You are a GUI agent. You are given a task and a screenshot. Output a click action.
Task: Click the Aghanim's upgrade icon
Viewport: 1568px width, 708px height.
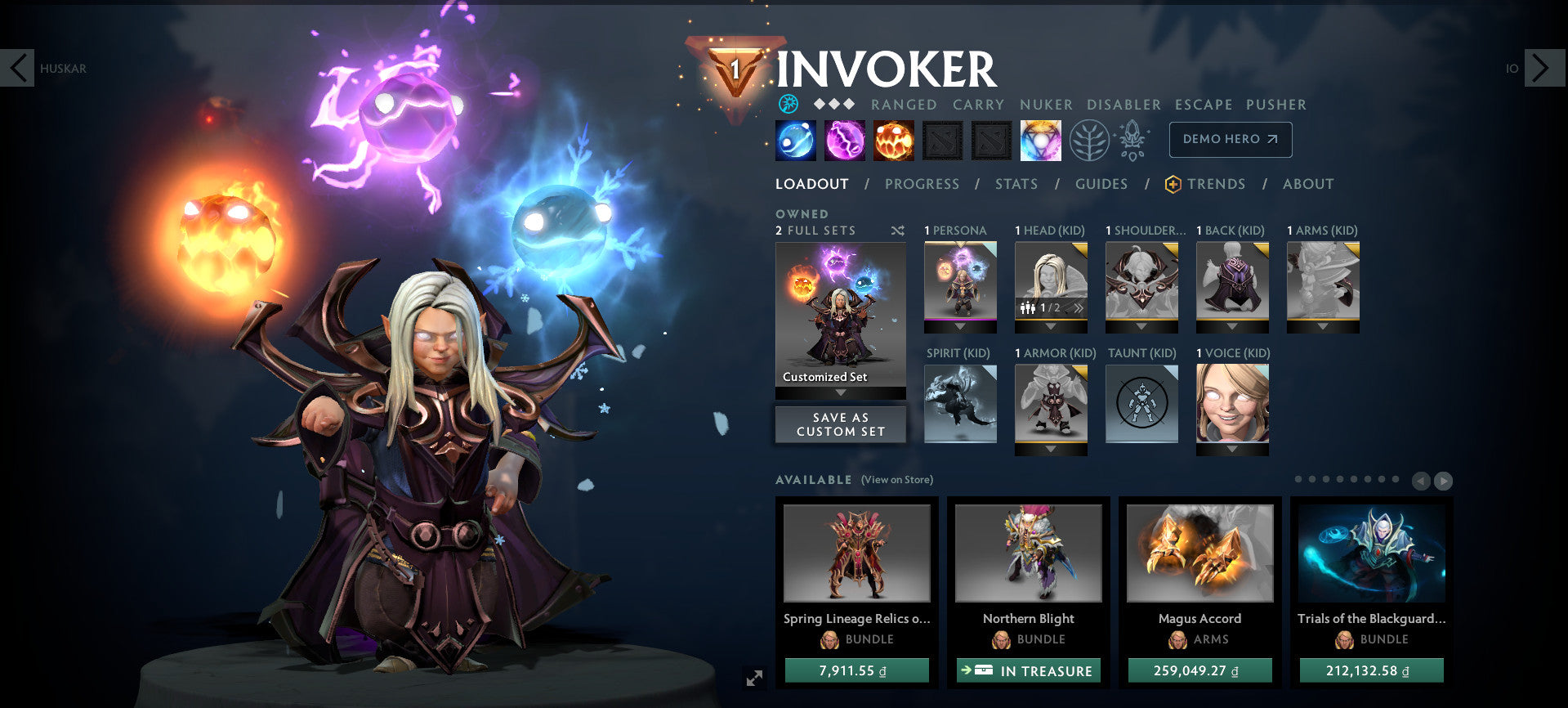point(1132,140)
